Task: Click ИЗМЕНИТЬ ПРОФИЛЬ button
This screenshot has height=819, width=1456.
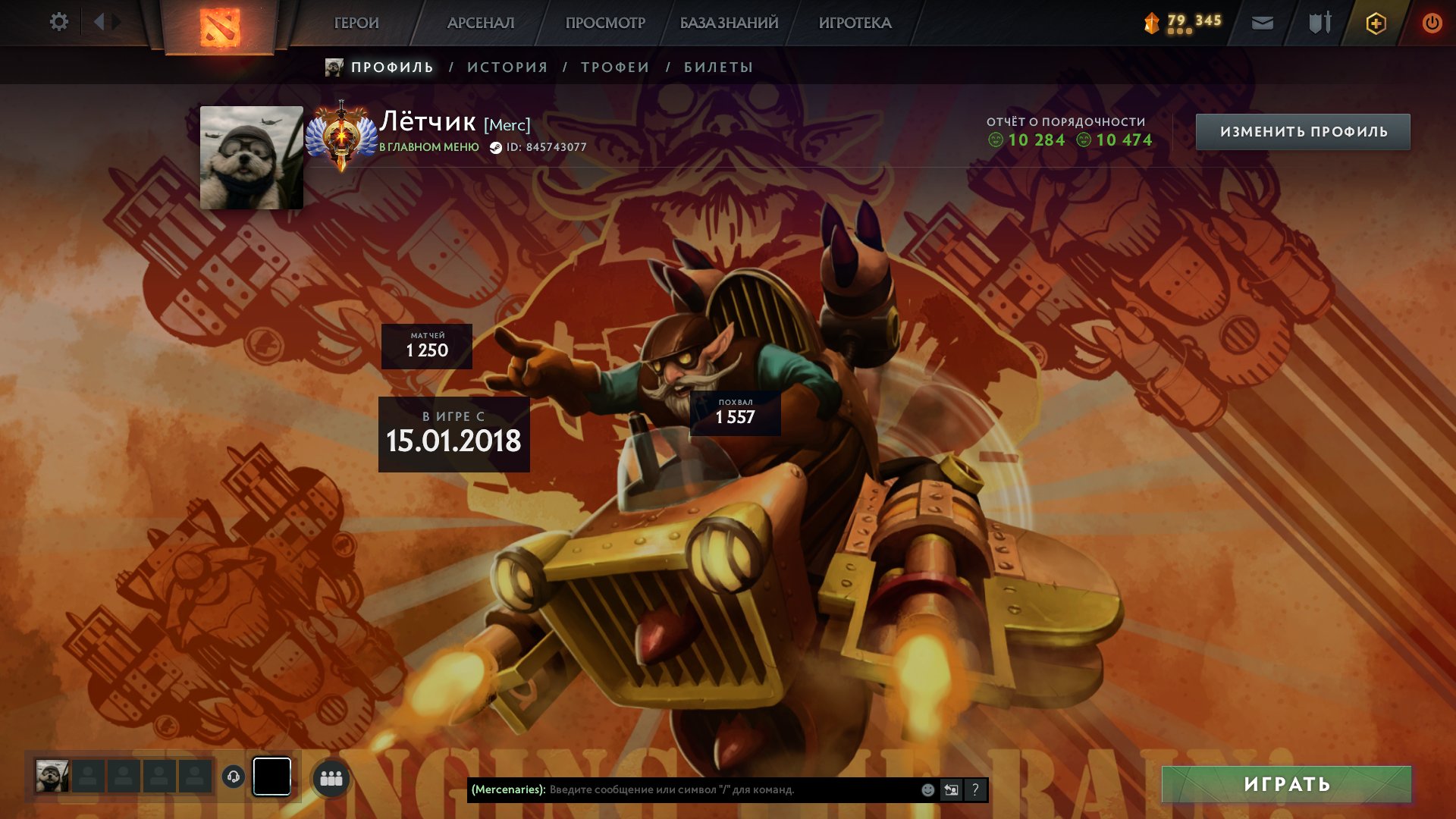Action: coord(1303,131)
